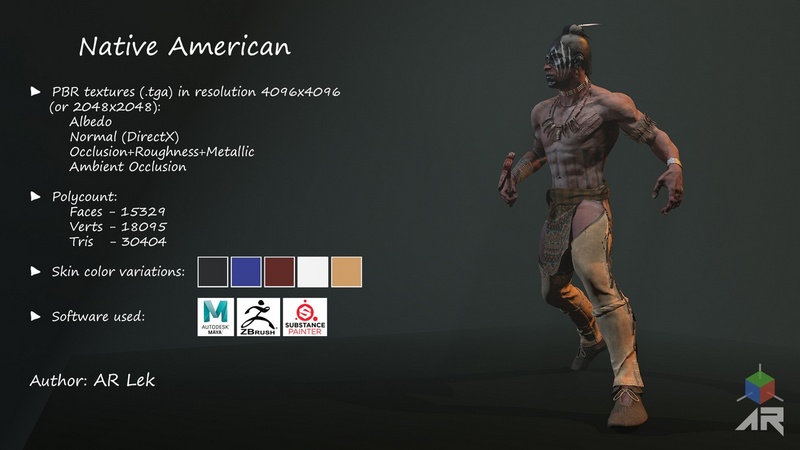The width and height of the screenshot is (800, 450).
Task: Choose the tan skin color swatch
Action: (346, 272)
